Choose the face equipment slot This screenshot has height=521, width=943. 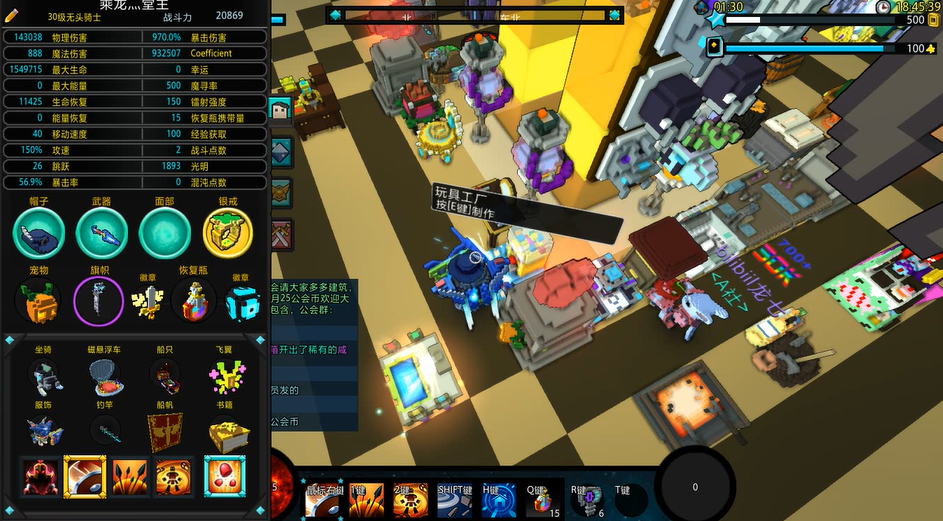165,232
